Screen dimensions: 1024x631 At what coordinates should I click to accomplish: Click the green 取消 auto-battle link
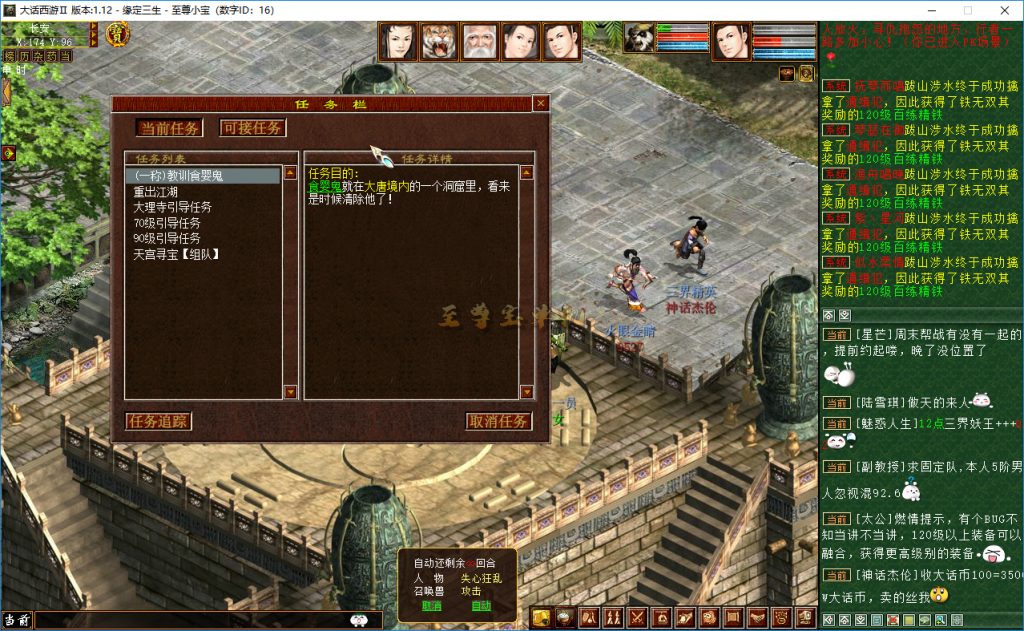click(432, 605)
